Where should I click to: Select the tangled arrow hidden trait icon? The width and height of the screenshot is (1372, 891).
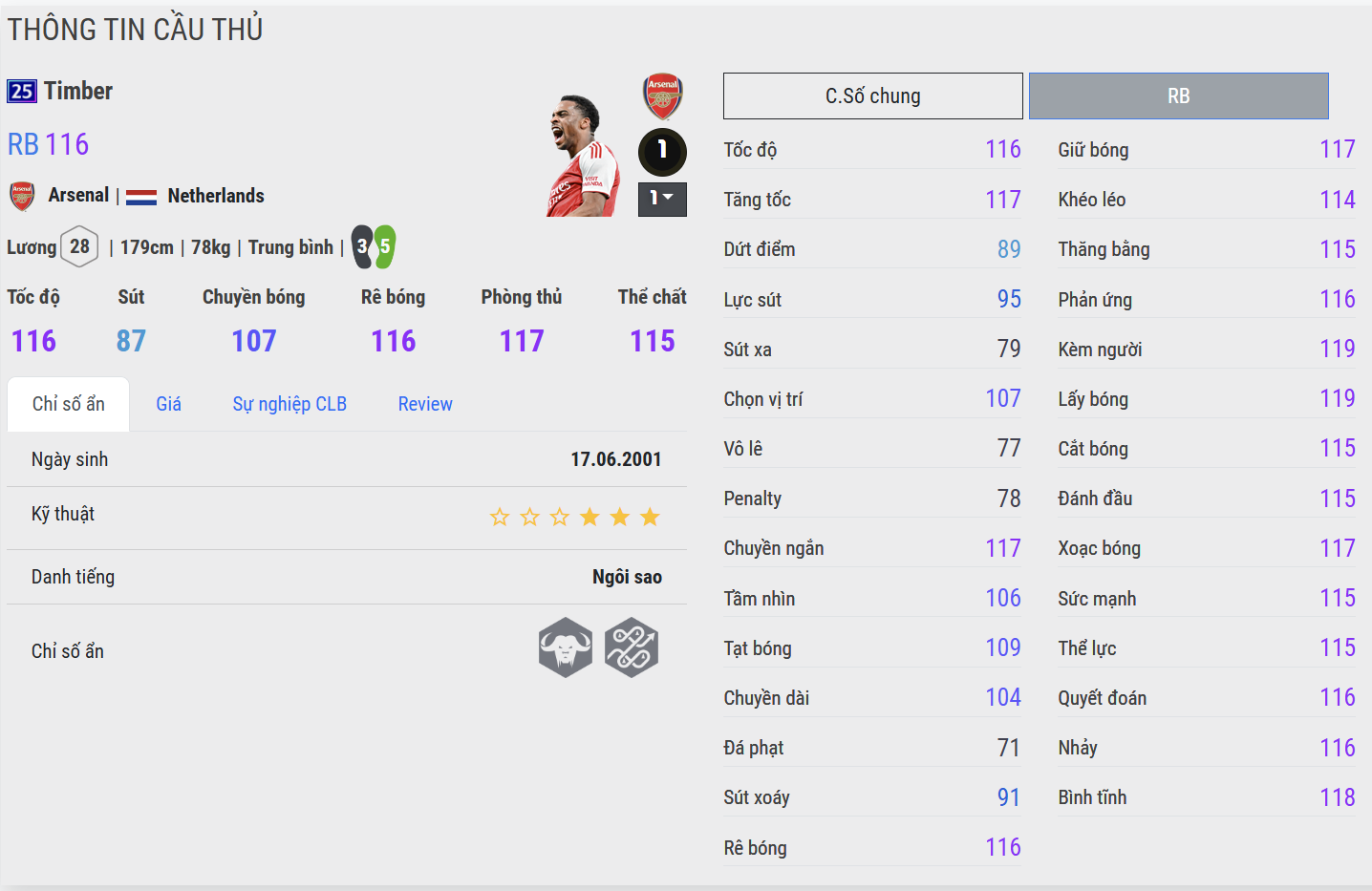[x=632, y=647]
